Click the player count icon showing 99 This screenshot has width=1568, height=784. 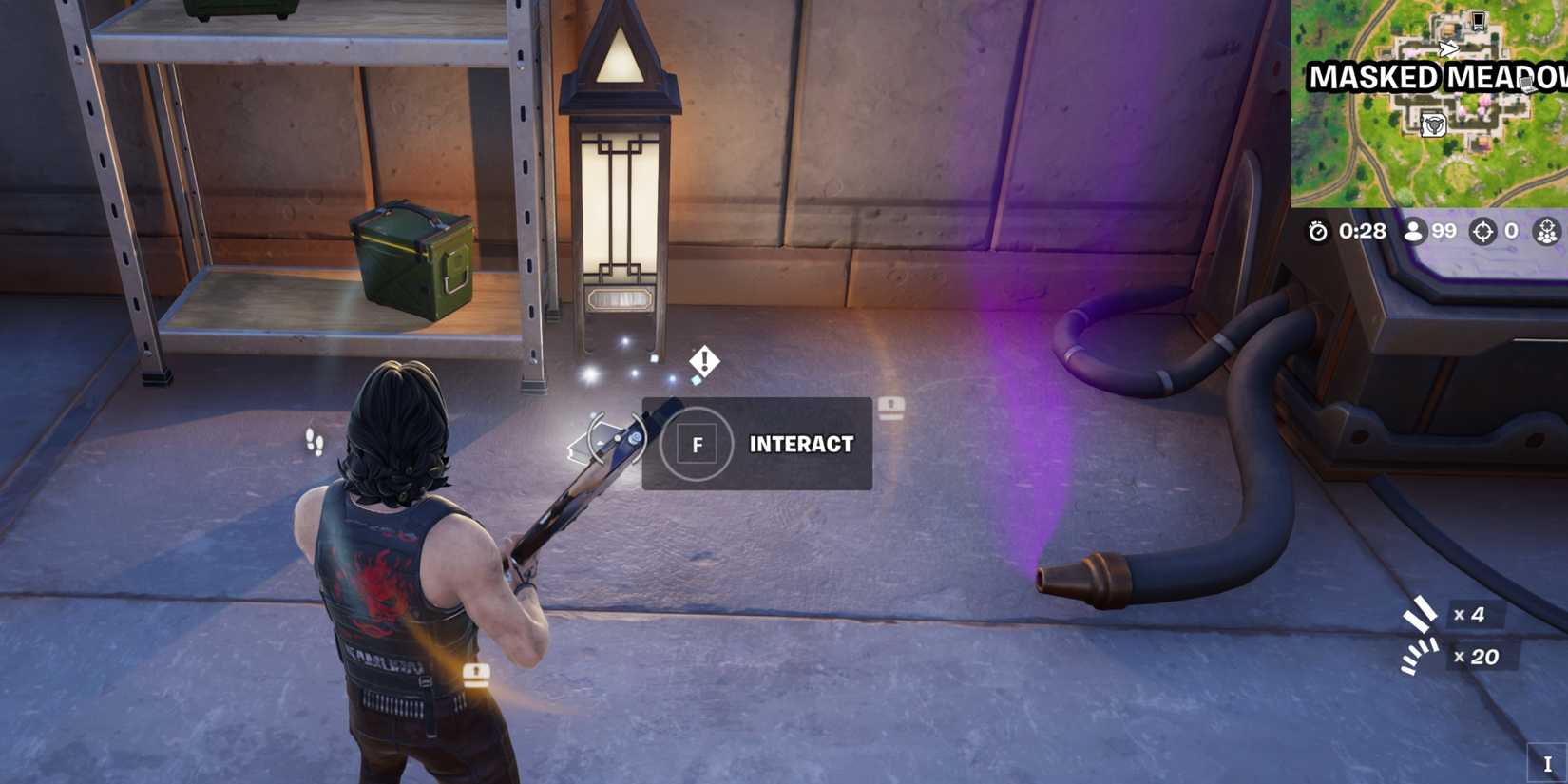1416,231
